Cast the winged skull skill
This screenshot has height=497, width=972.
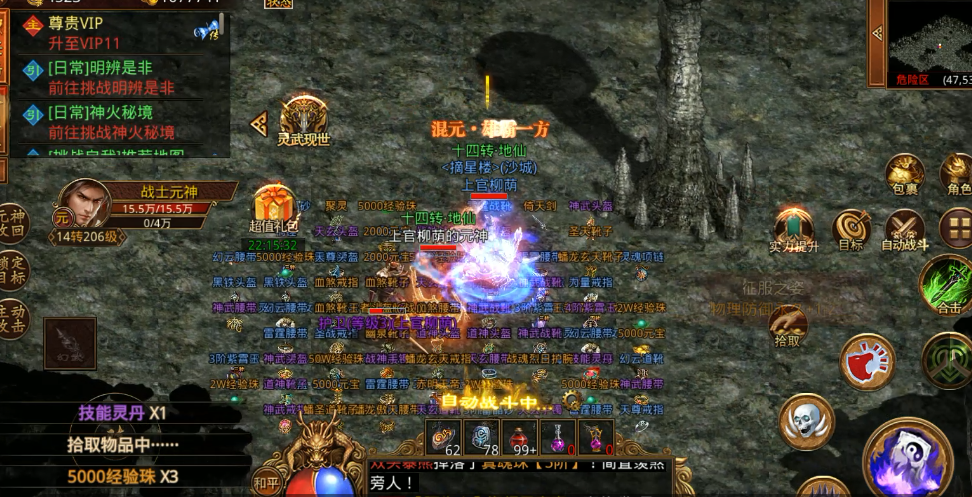coord(808,421)
